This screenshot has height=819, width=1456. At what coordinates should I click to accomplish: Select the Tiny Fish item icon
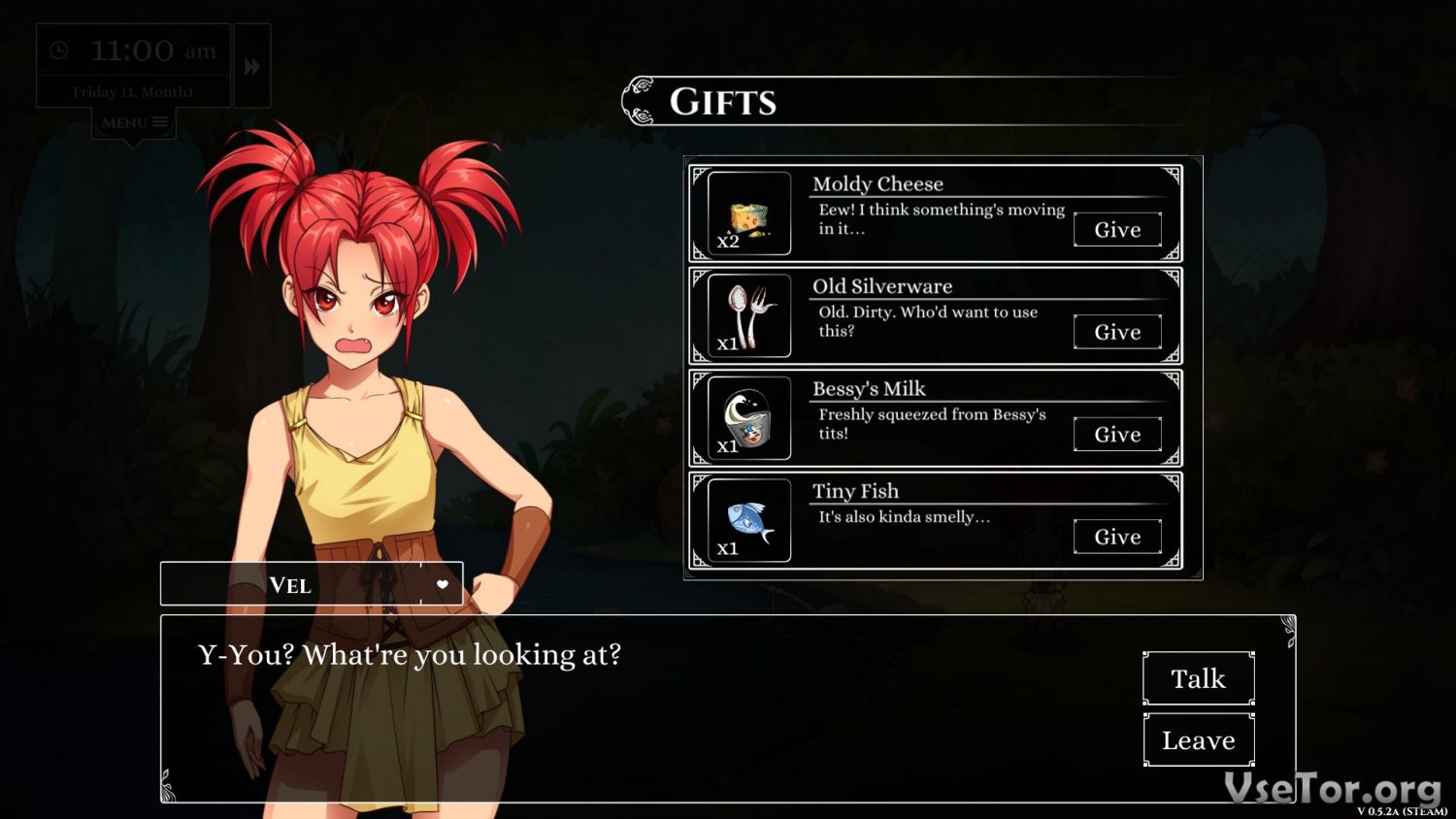(x=748, y=521)
